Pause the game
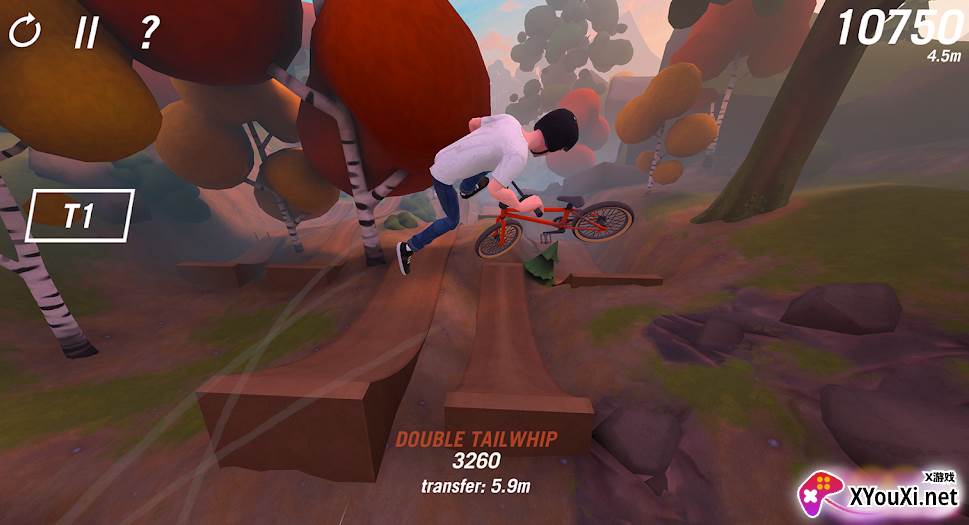This screenshot has width=969, height=525. pos(87,32)
